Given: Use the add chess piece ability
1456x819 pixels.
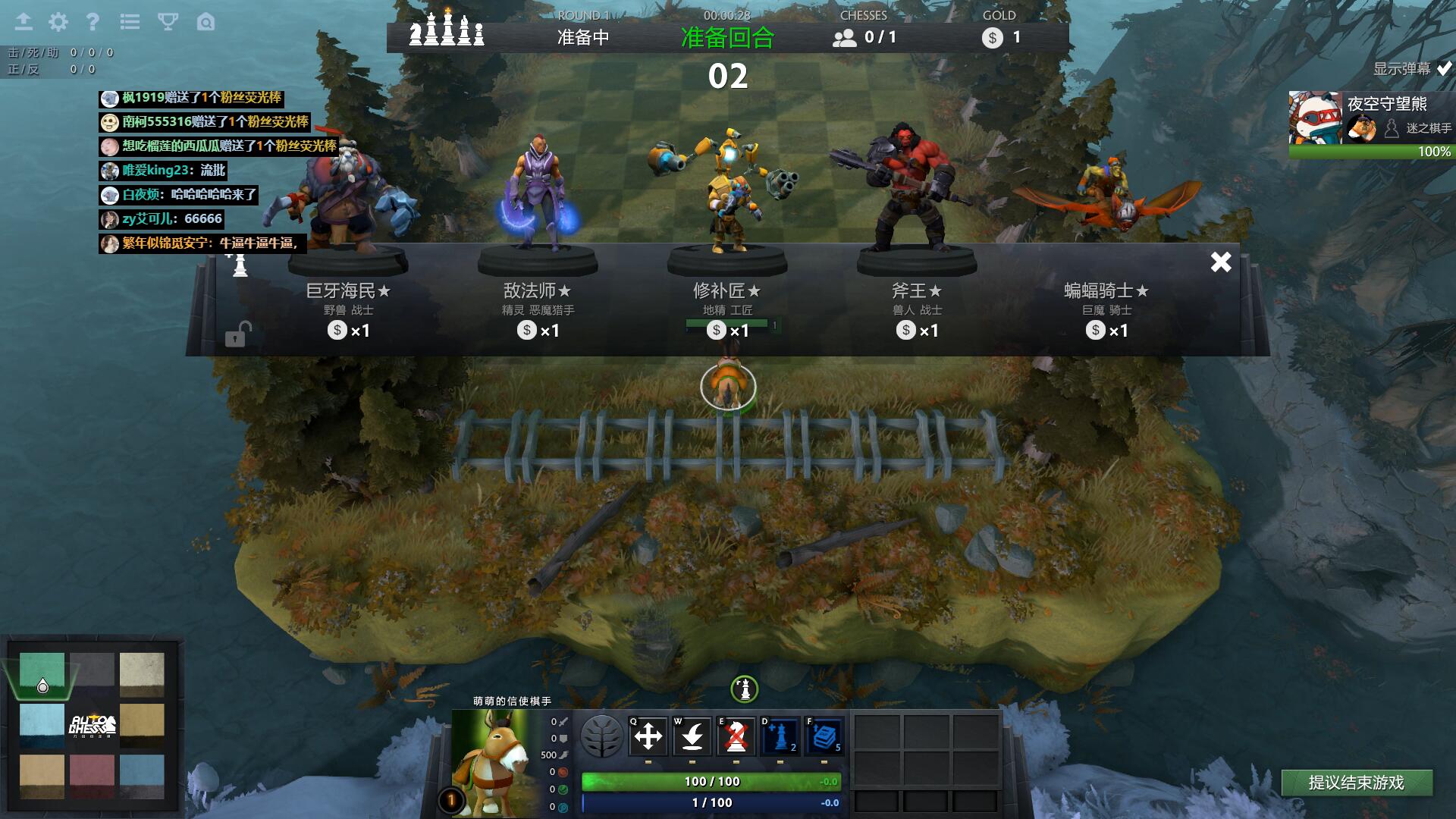Looking at the screenshot, I should coord(780,736).
